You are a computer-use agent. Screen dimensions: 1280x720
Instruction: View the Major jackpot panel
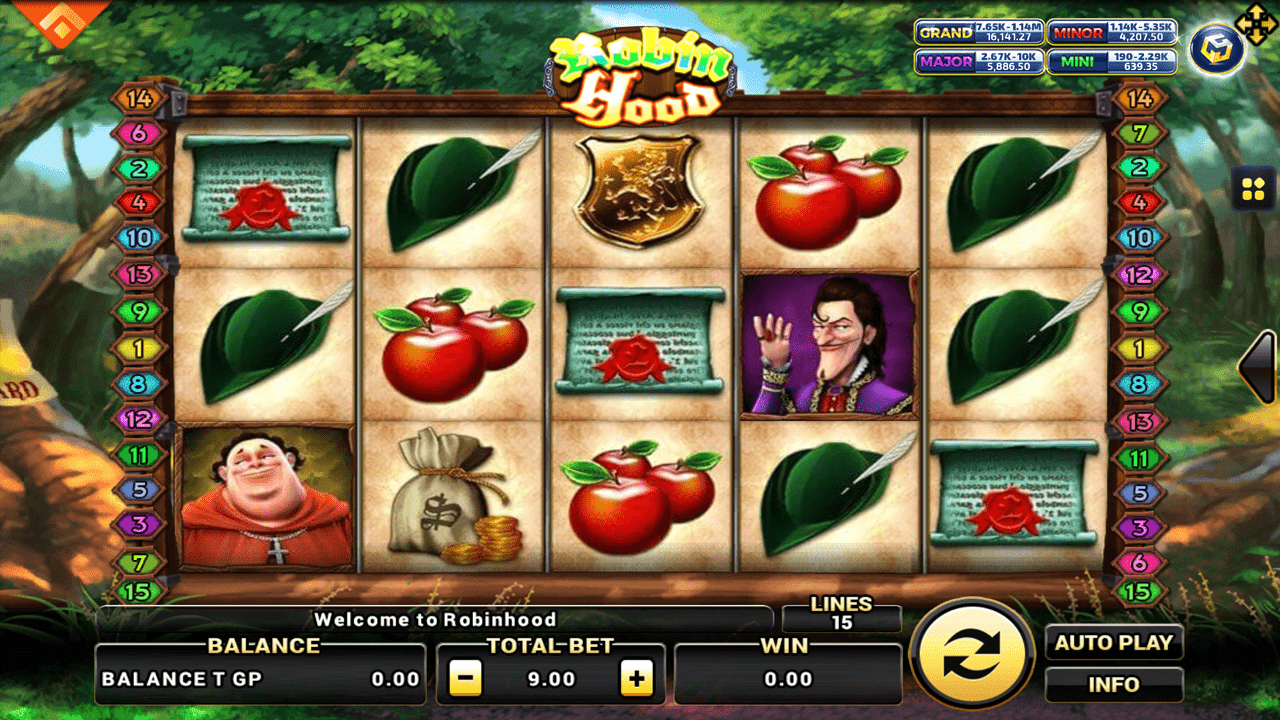point(979,62)
